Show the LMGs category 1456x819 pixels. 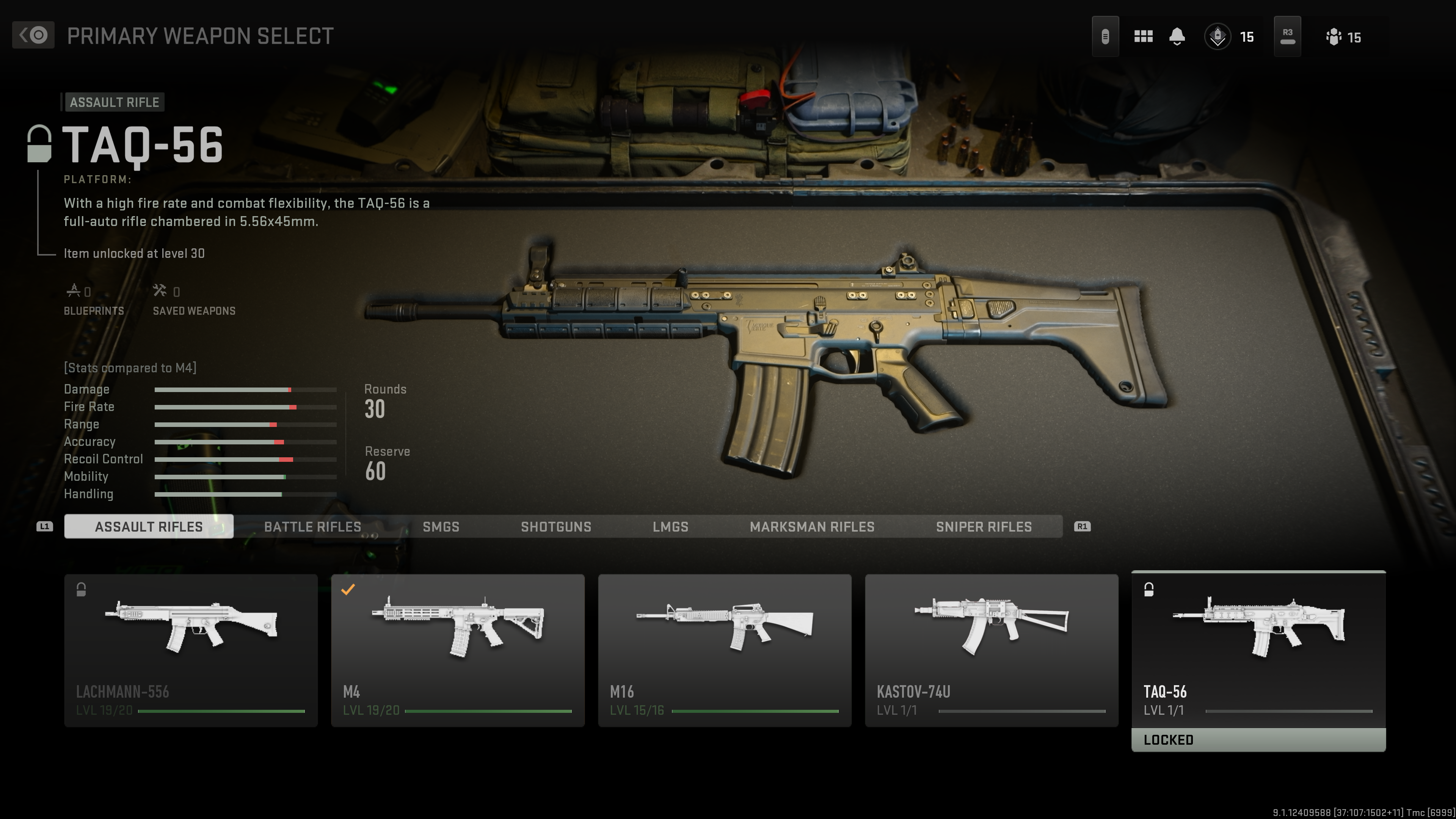pos(670,527)
